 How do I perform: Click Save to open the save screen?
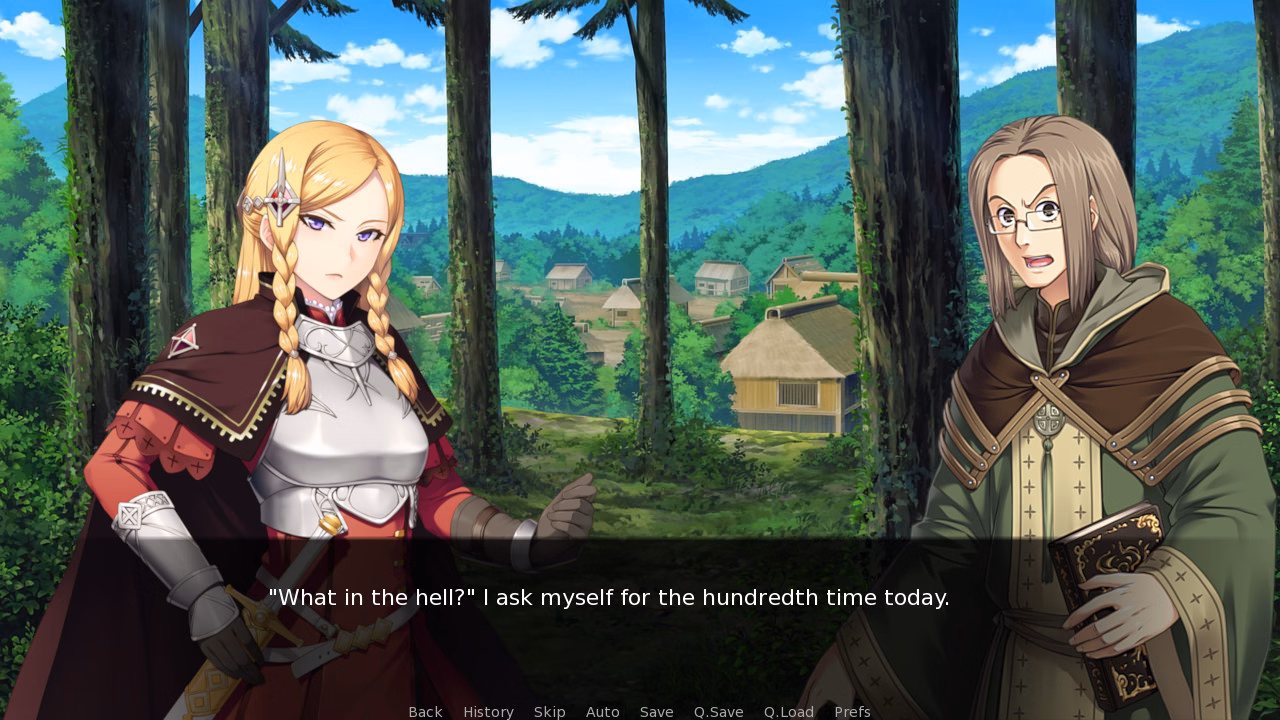[x=656, y=711]
